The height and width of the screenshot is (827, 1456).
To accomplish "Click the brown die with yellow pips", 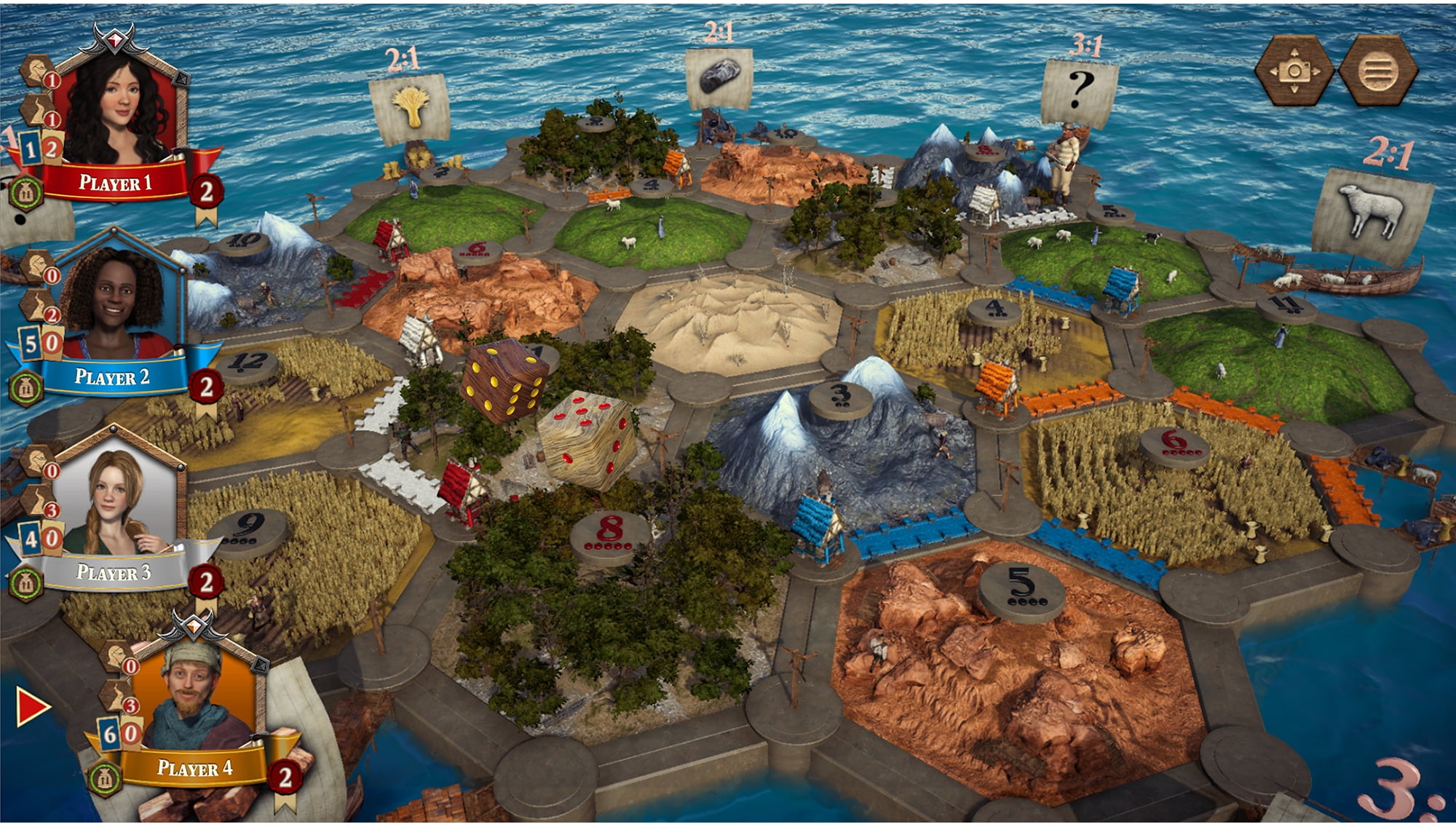I will pos(505,379).
